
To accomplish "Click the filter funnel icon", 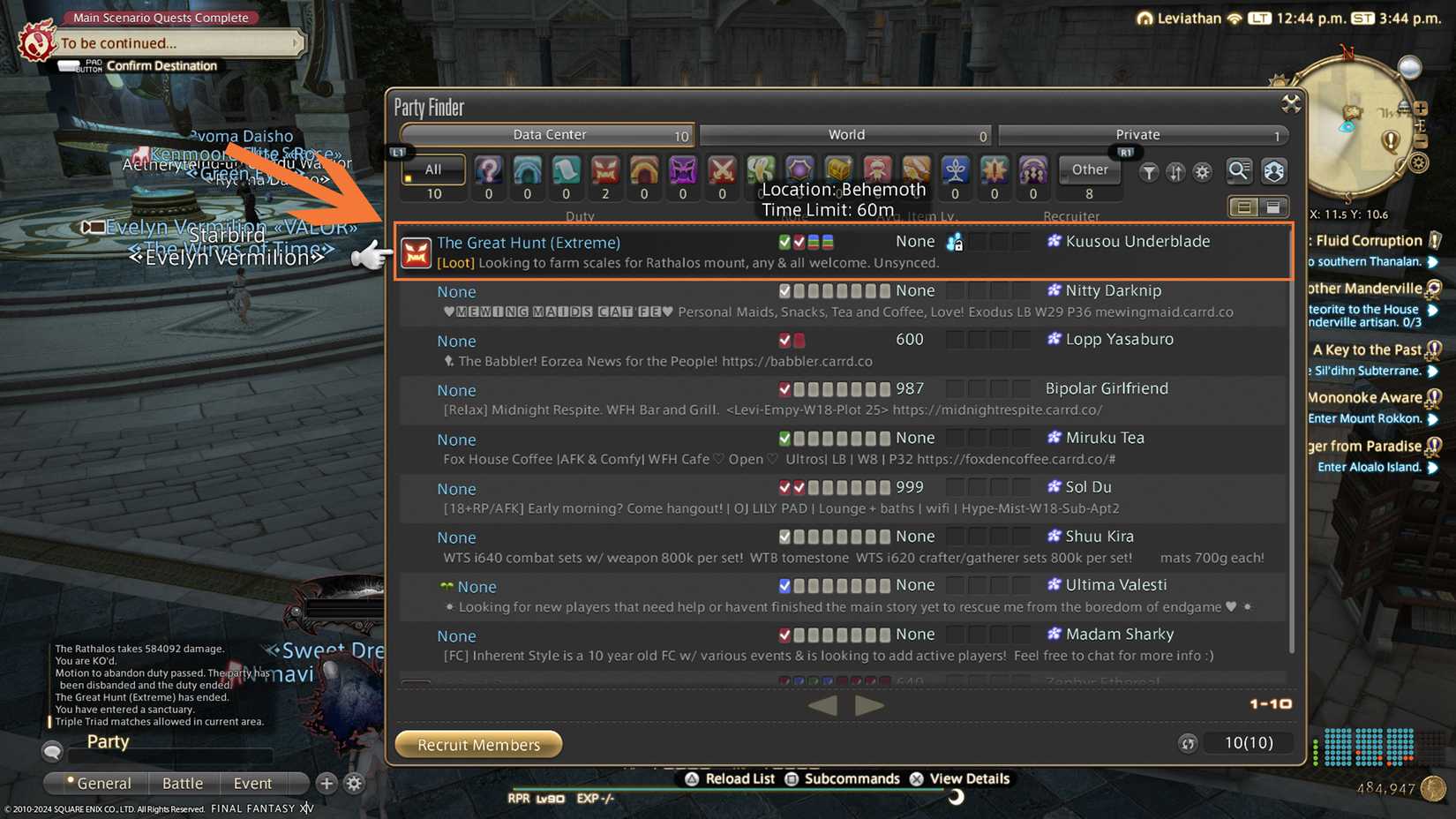I will [1148, 173].
